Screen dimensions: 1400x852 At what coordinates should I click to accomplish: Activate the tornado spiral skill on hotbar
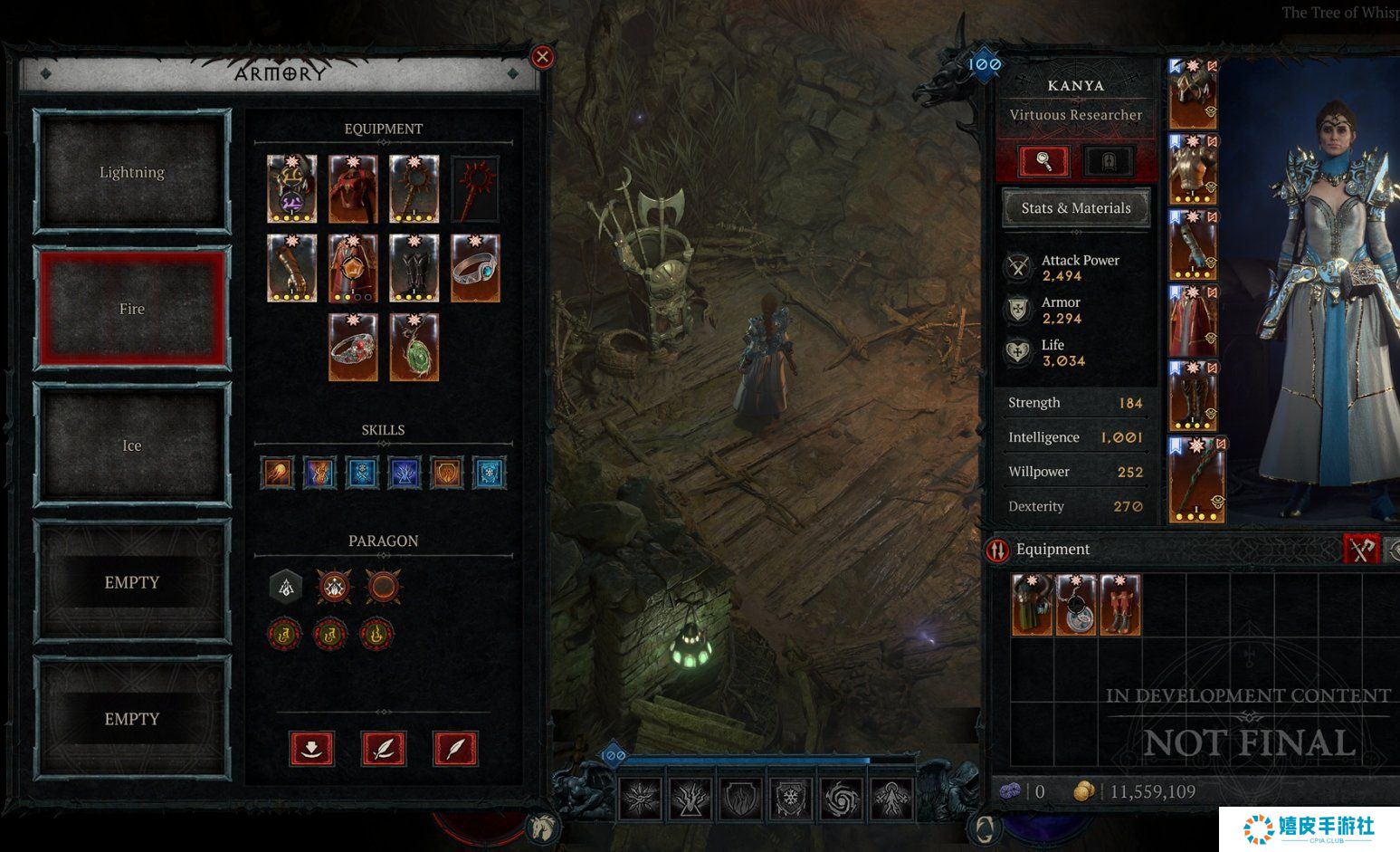point(841,798)
